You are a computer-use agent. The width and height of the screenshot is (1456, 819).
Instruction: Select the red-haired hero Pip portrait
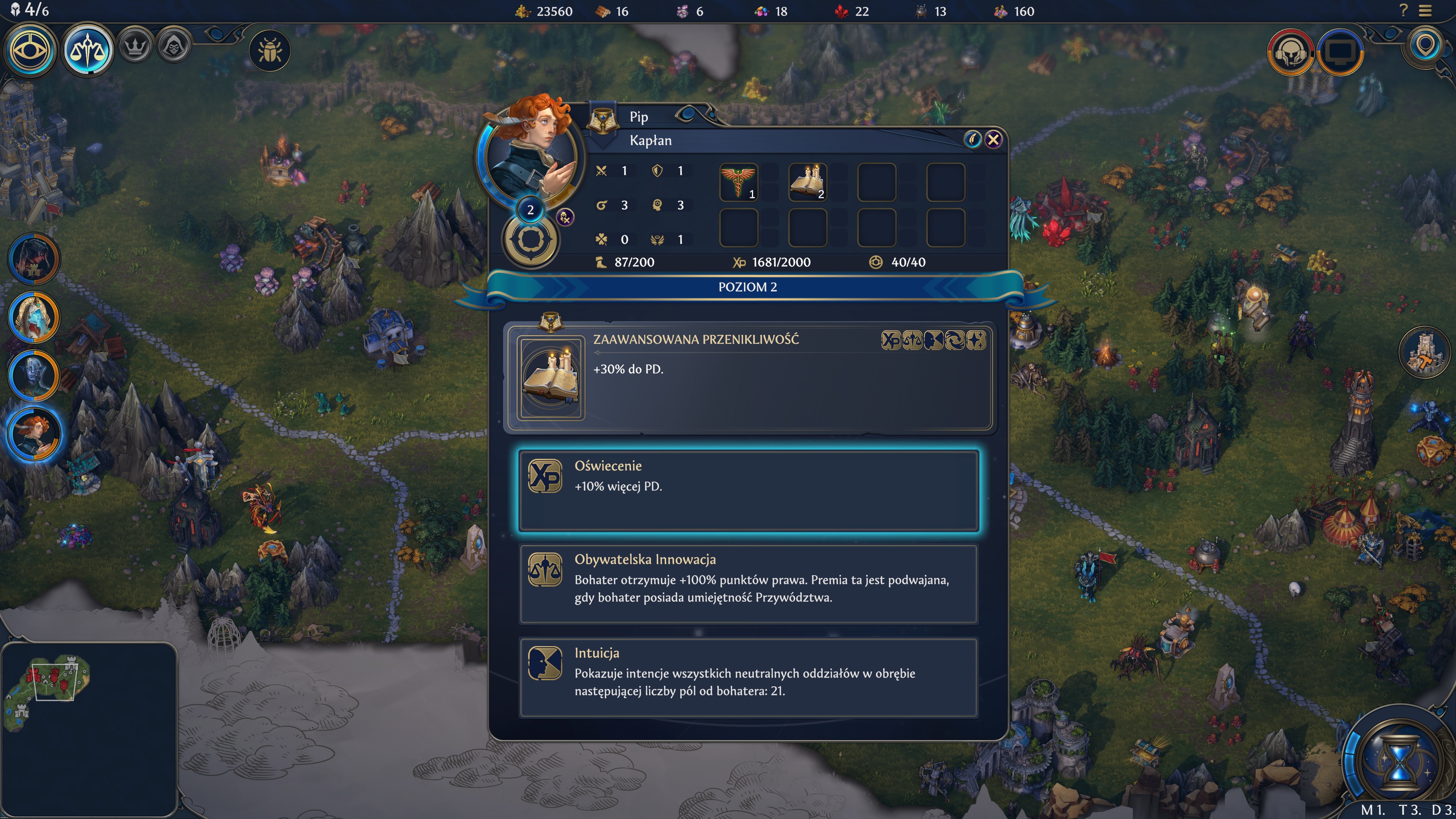click(x=34, y=433)
